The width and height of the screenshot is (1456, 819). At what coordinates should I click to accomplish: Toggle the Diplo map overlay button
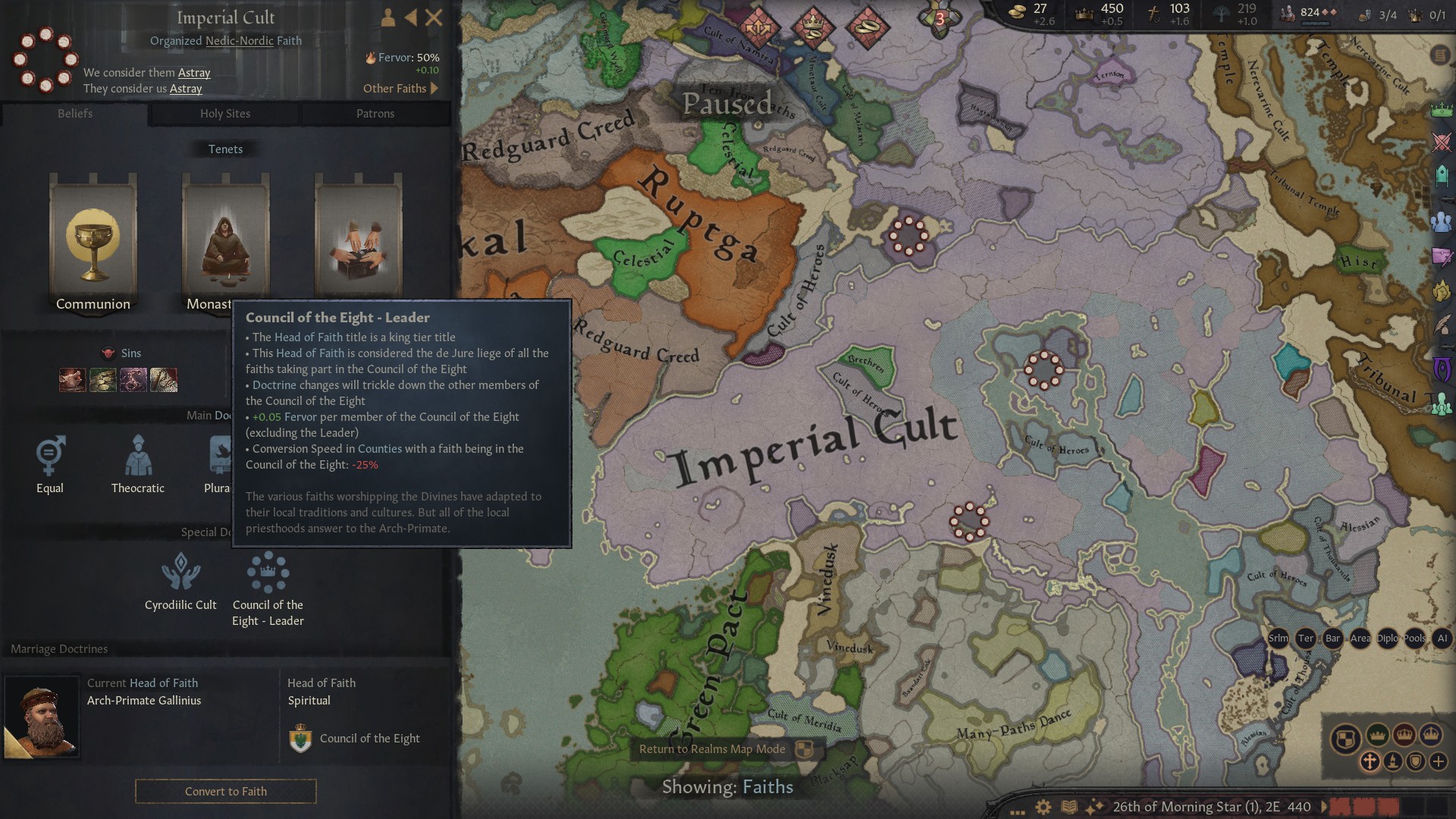tap(1387, 639)
